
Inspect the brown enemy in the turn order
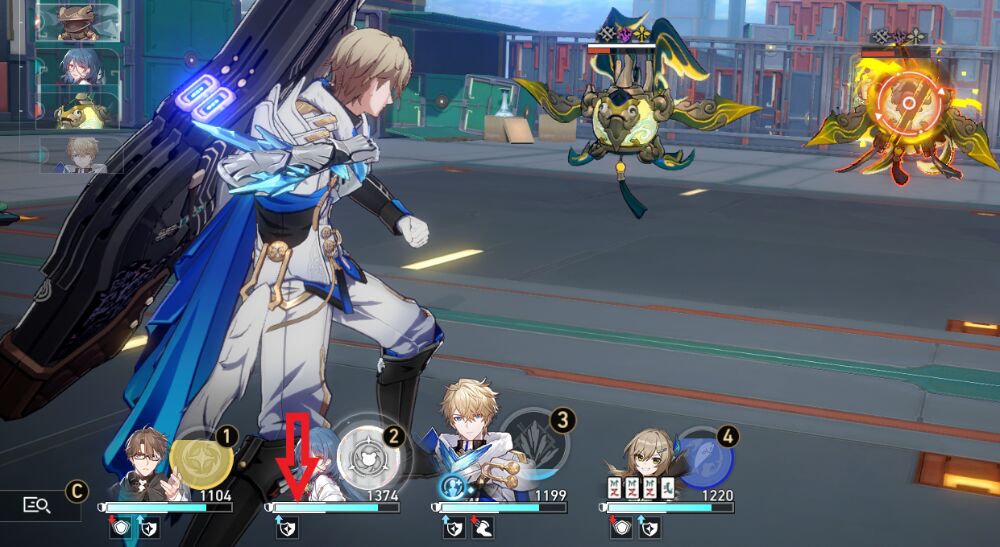coord(80,21)
